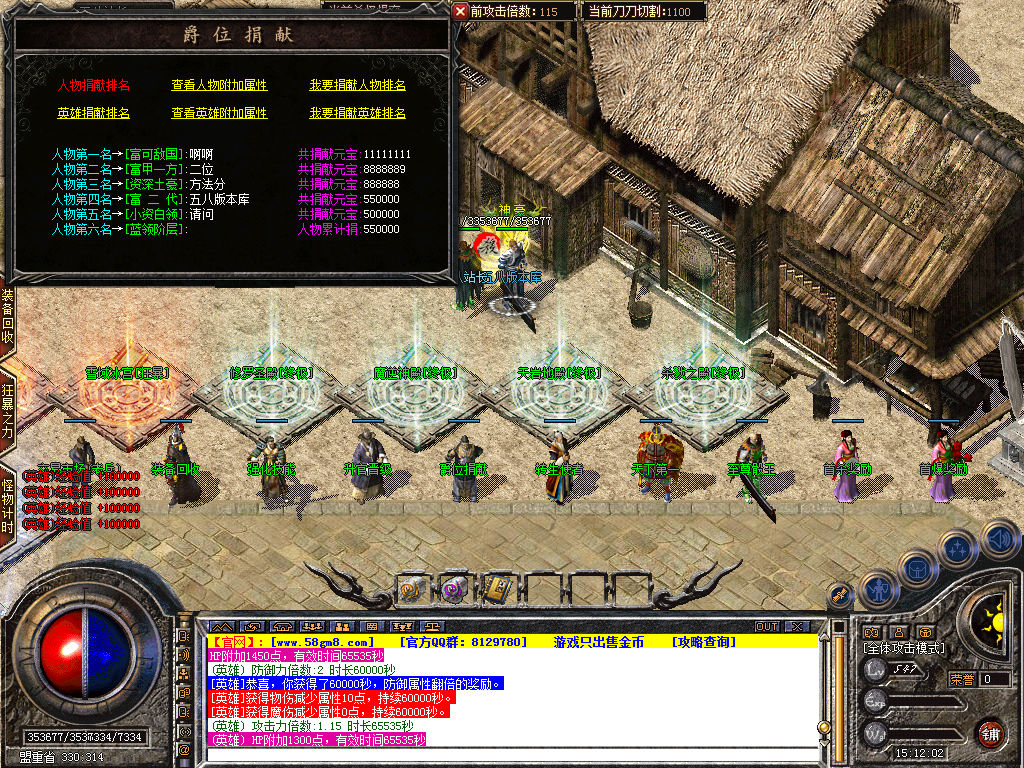The image size is (1024, 768).
Task: Open the skills sparkle round button
Action: pos(957,548)
